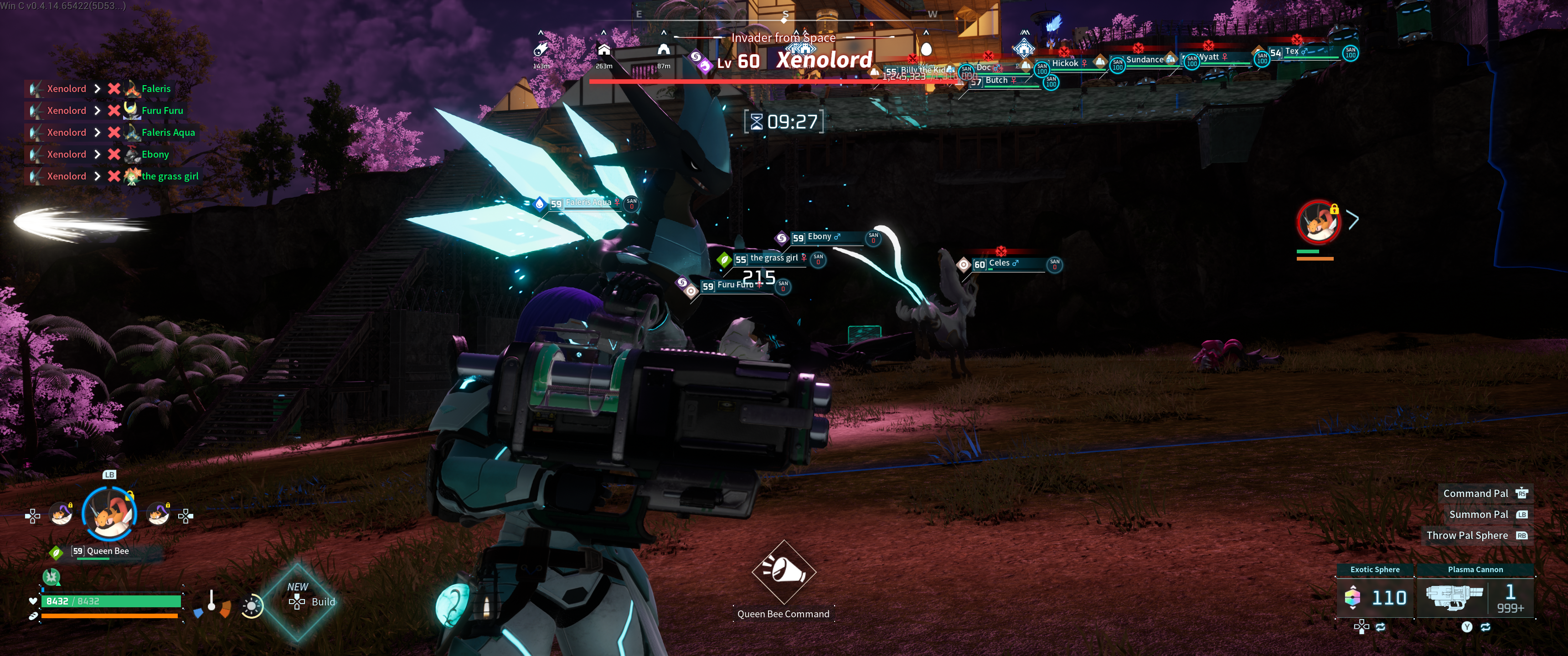Select the Exotic Sphere slot
Screen dimensions: 1568x656
pos(1375,596)
